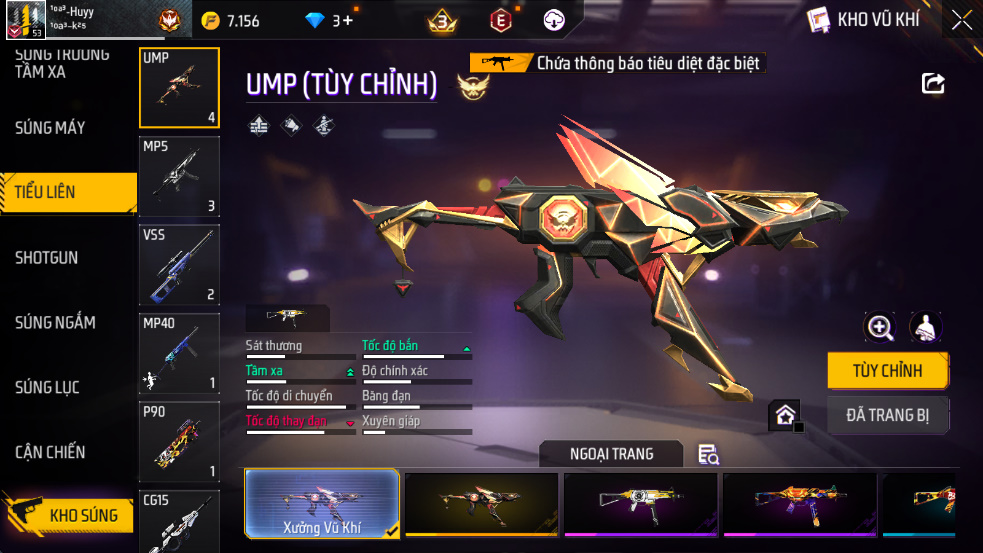Click the Đã Trang Bị button
Screen dimensions: 983x553
(887, 415)
